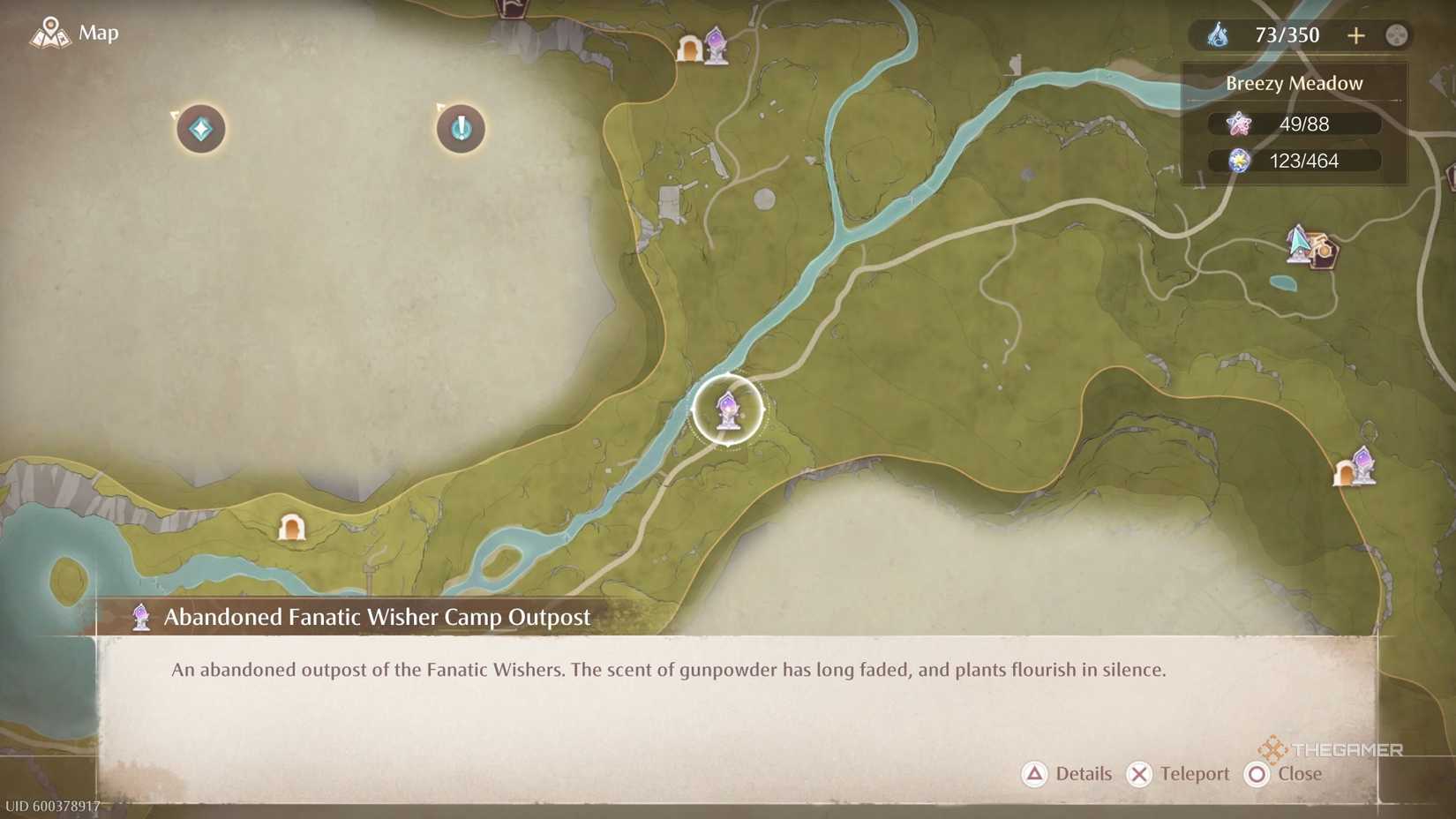Click the plus button next to 73/350
Screen dimensions: 1456x819
point(1356,35)
